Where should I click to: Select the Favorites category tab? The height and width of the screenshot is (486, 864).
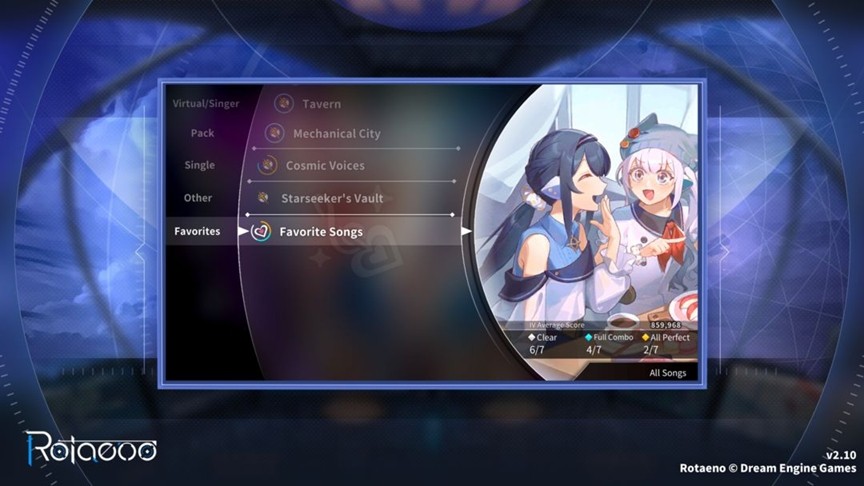click(197, 231)
